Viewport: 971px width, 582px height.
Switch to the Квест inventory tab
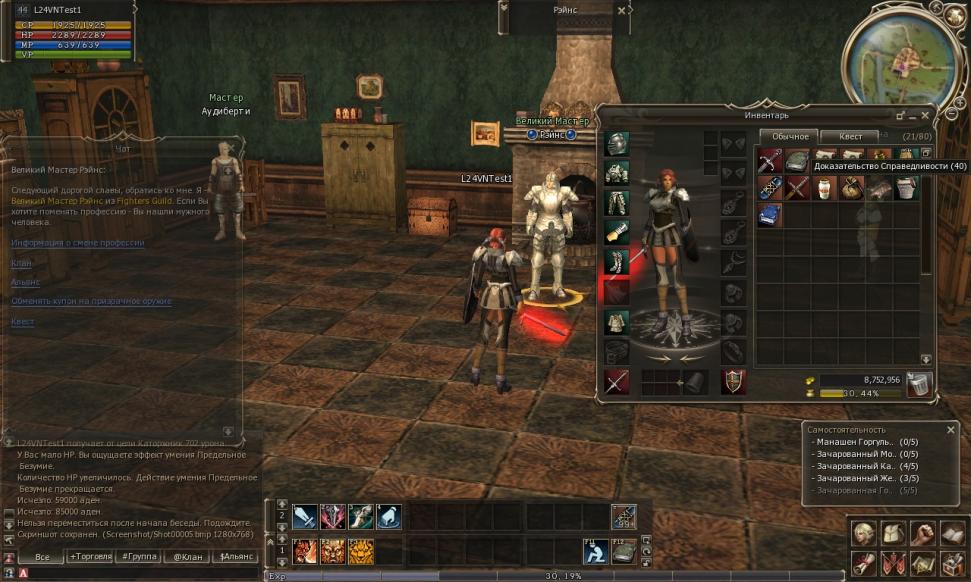(x=851, y=136)
